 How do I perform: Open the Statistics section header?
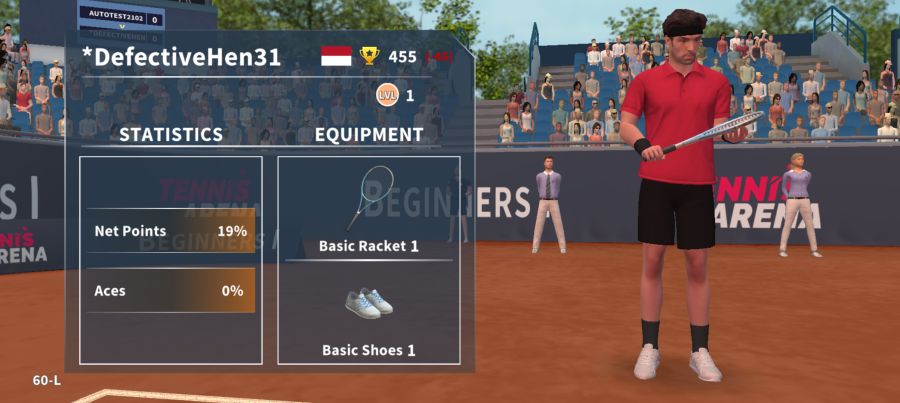(171, 134)
